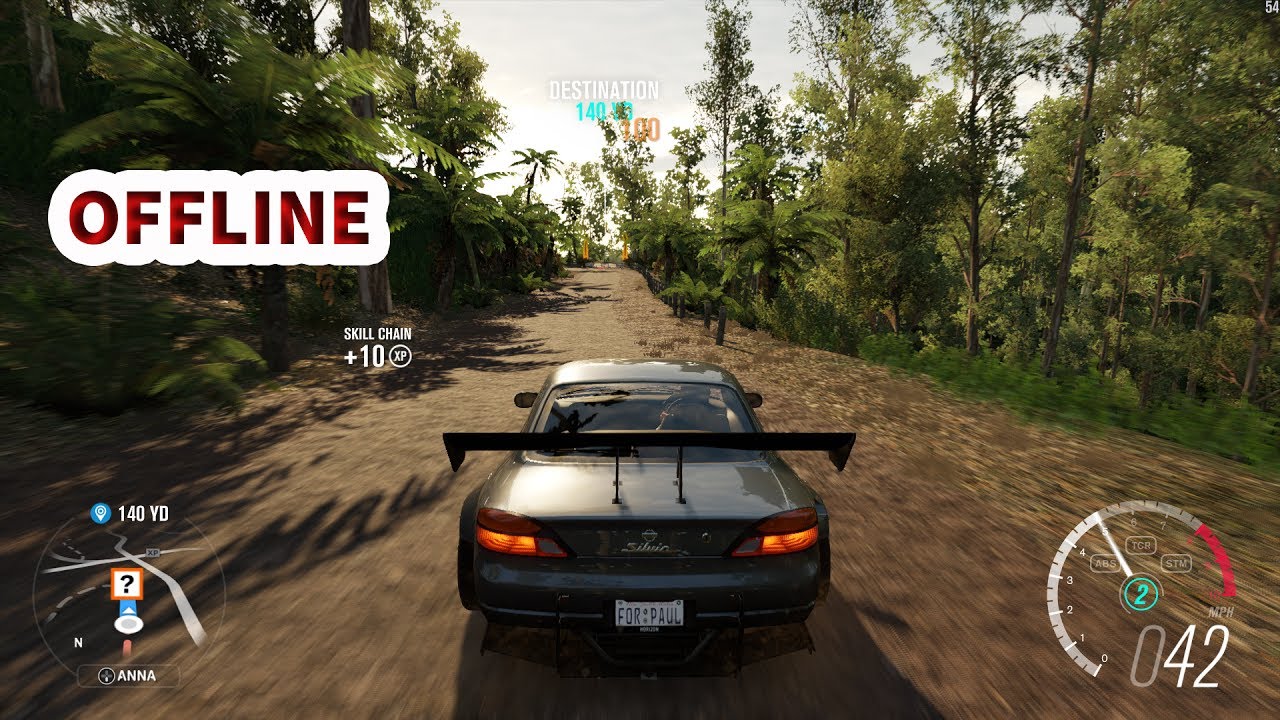Toggle the STM stability indicator
Screen dimensions: 1280x720
point(1177,564)
